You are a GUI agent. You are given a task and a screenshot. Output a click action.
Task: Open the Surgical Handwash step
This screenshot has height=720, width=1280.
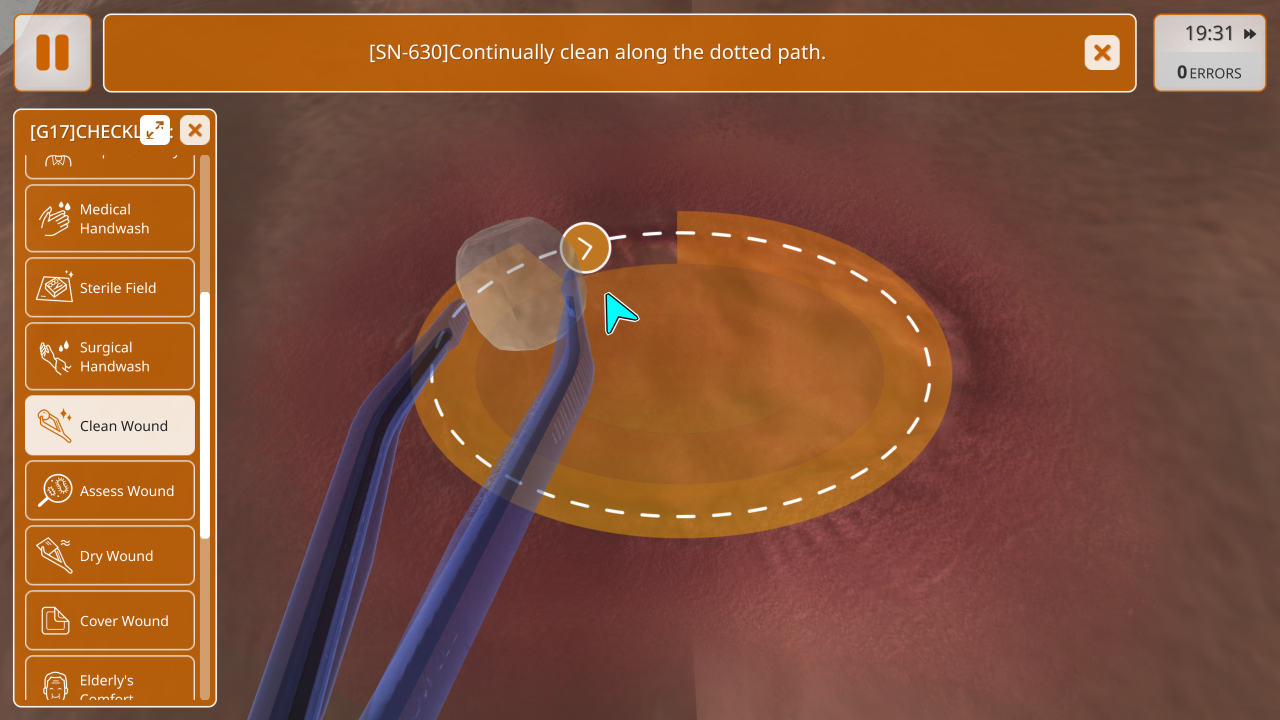click(x=110, y=356)
